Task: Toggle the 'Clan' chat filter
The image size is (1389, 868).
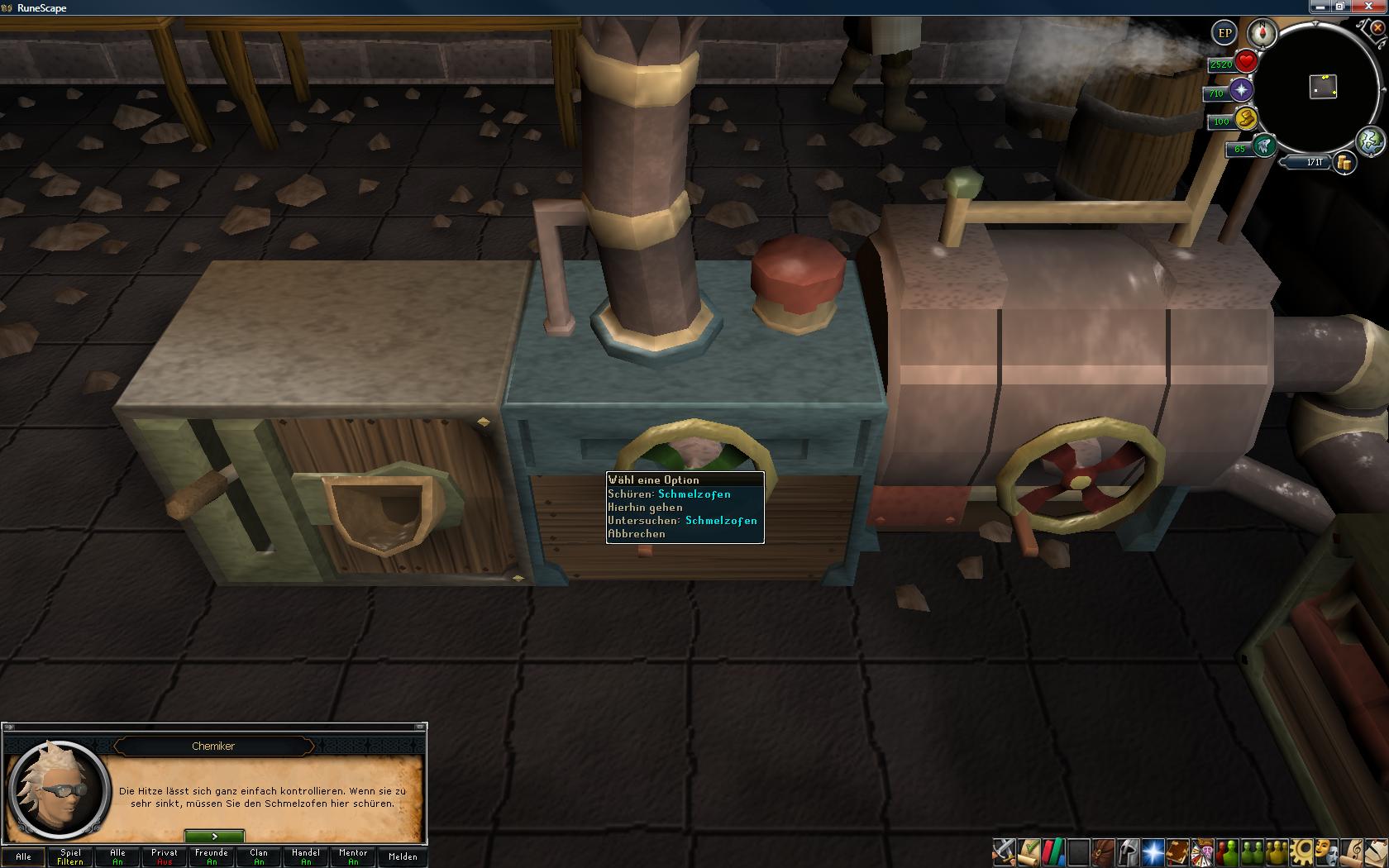Action: point(259,856)
